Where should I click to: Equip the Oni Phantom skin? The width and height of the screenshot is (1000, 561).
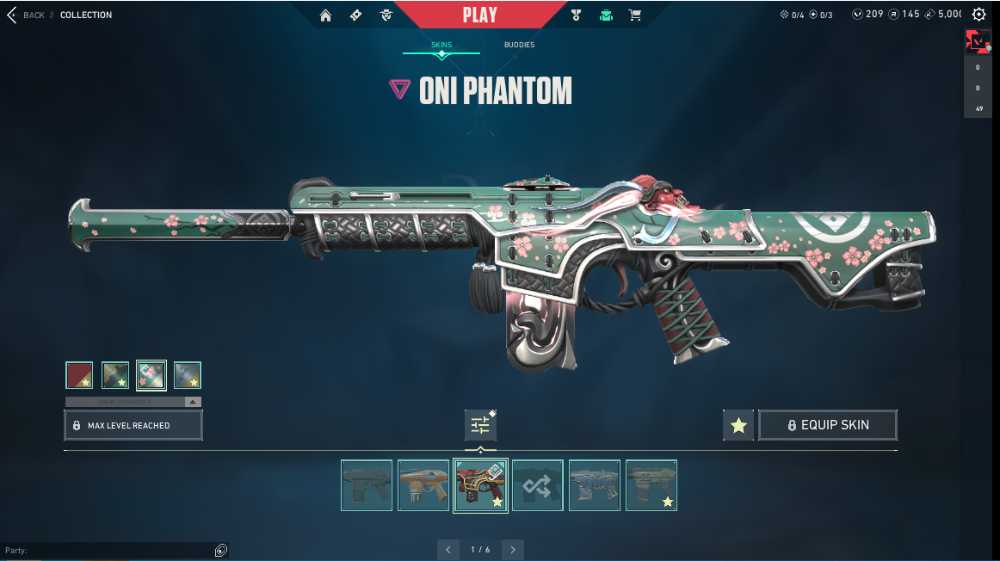tap(827, 425)
